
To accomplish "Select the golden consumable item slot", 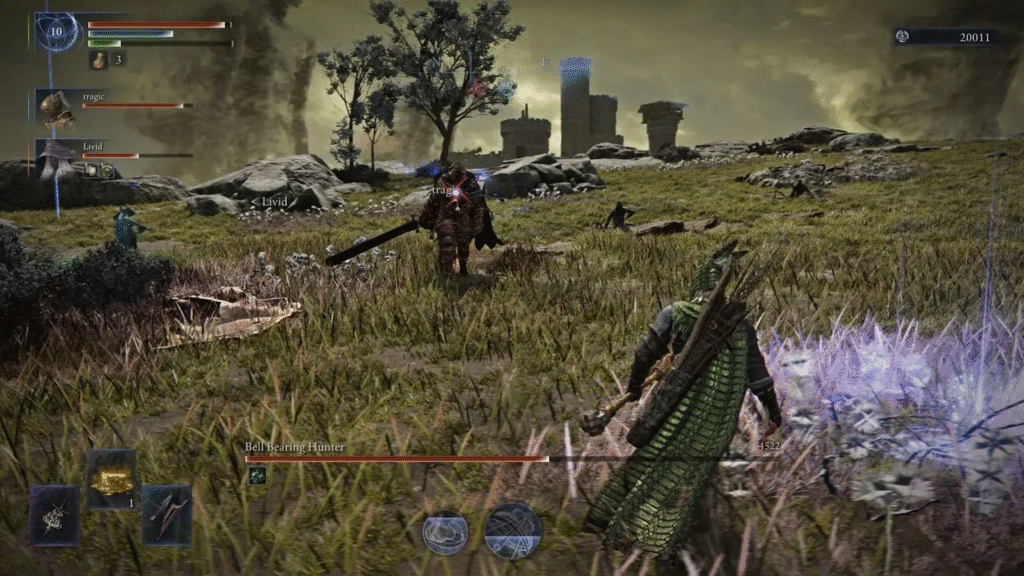I will [110, 481].
